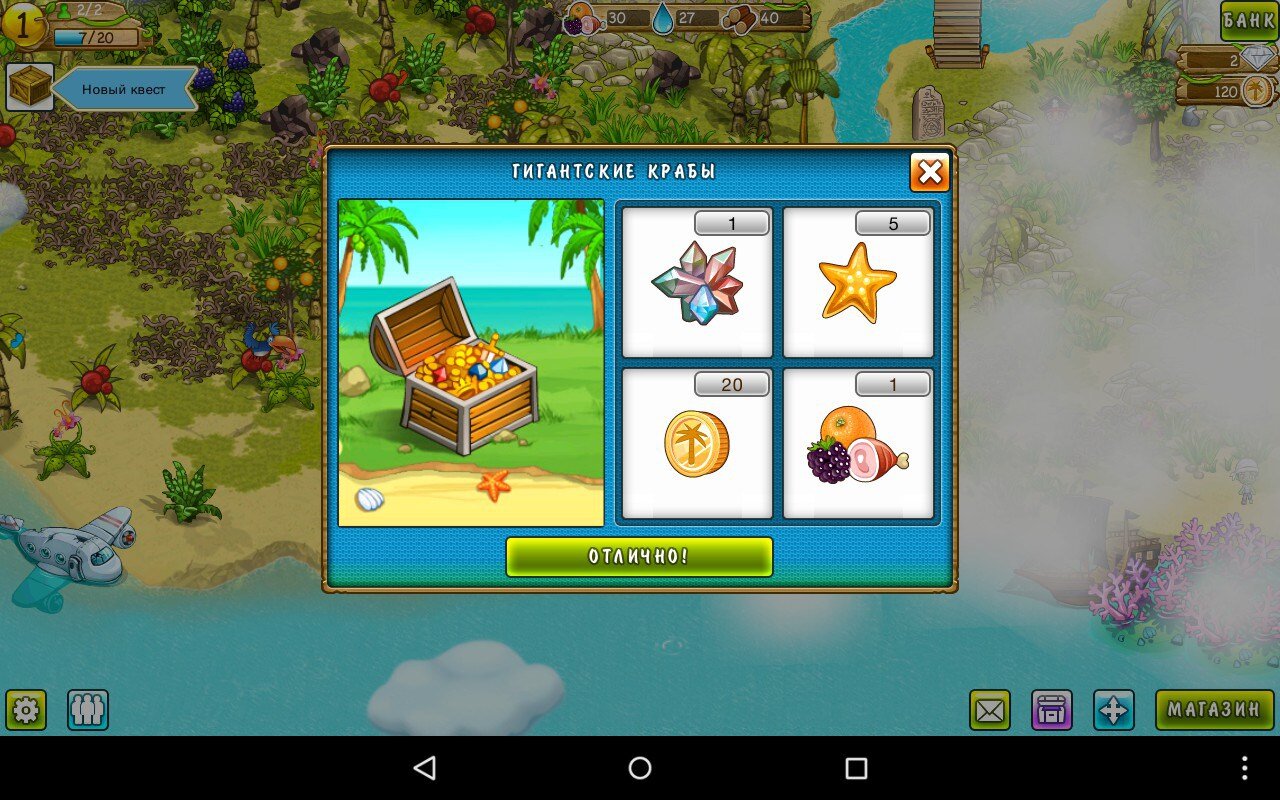
Task: Open the purple storage warehouse icon
Action: [x=1052, y=710]
